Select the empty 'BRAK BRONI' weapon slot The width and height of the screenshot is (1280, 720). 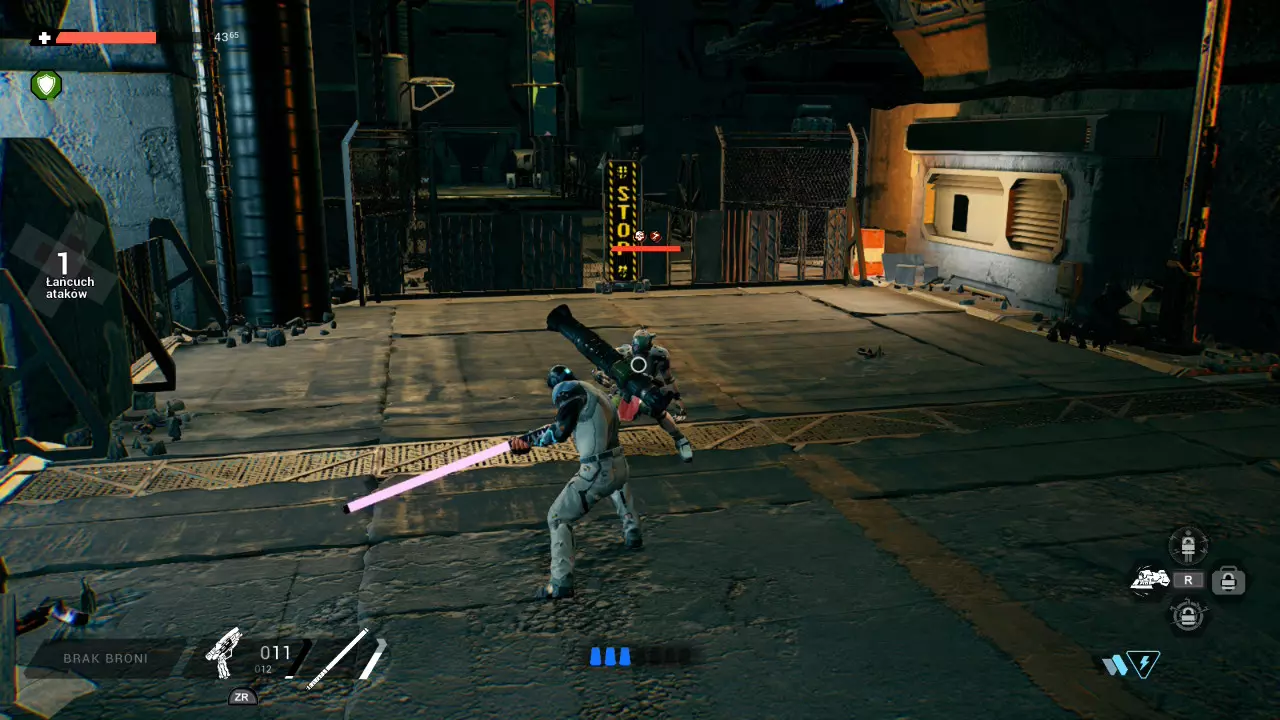click(x=105, y=658)
